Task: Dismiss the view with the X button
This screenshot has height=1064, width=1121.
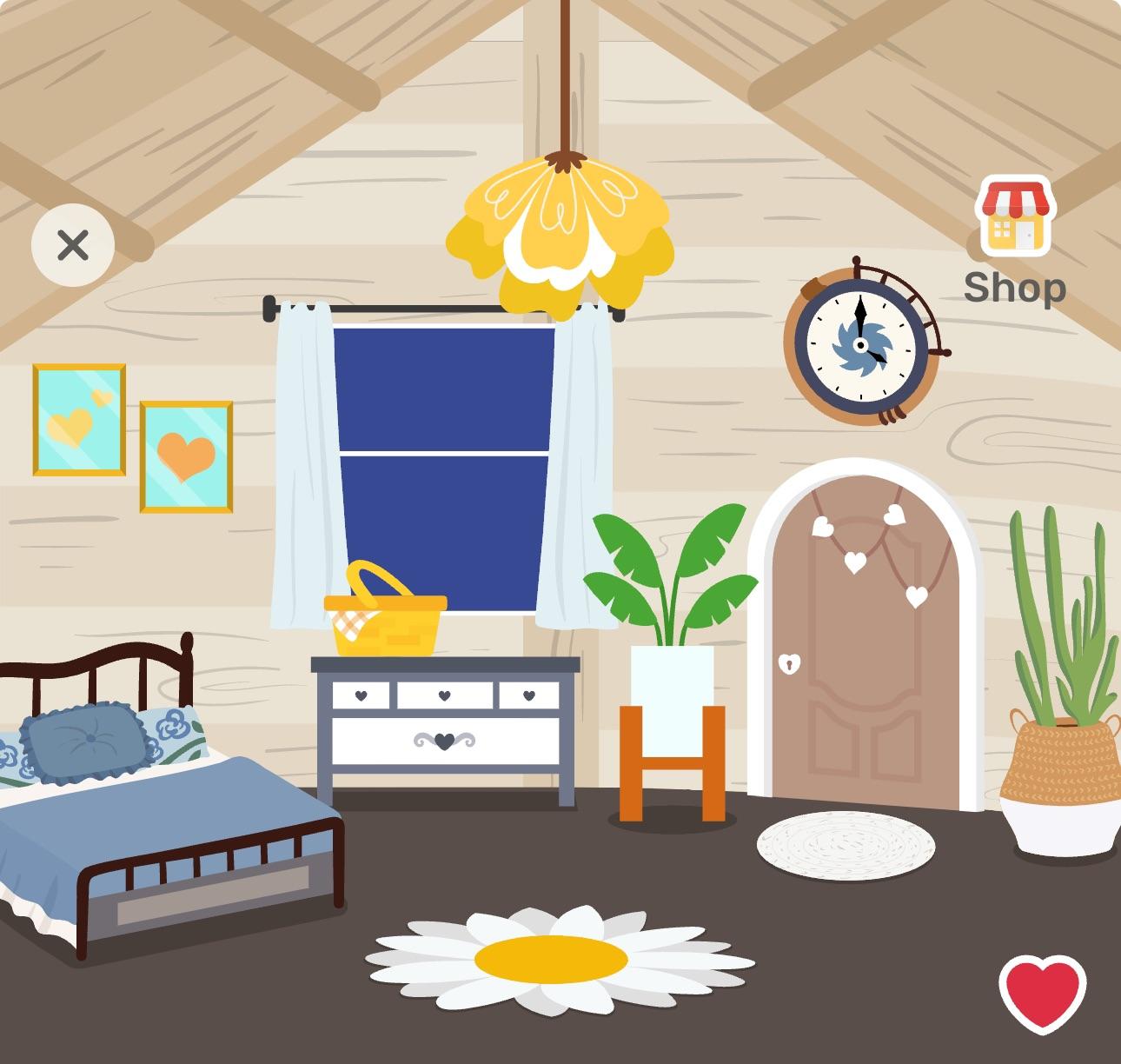Action: (73, 244)
